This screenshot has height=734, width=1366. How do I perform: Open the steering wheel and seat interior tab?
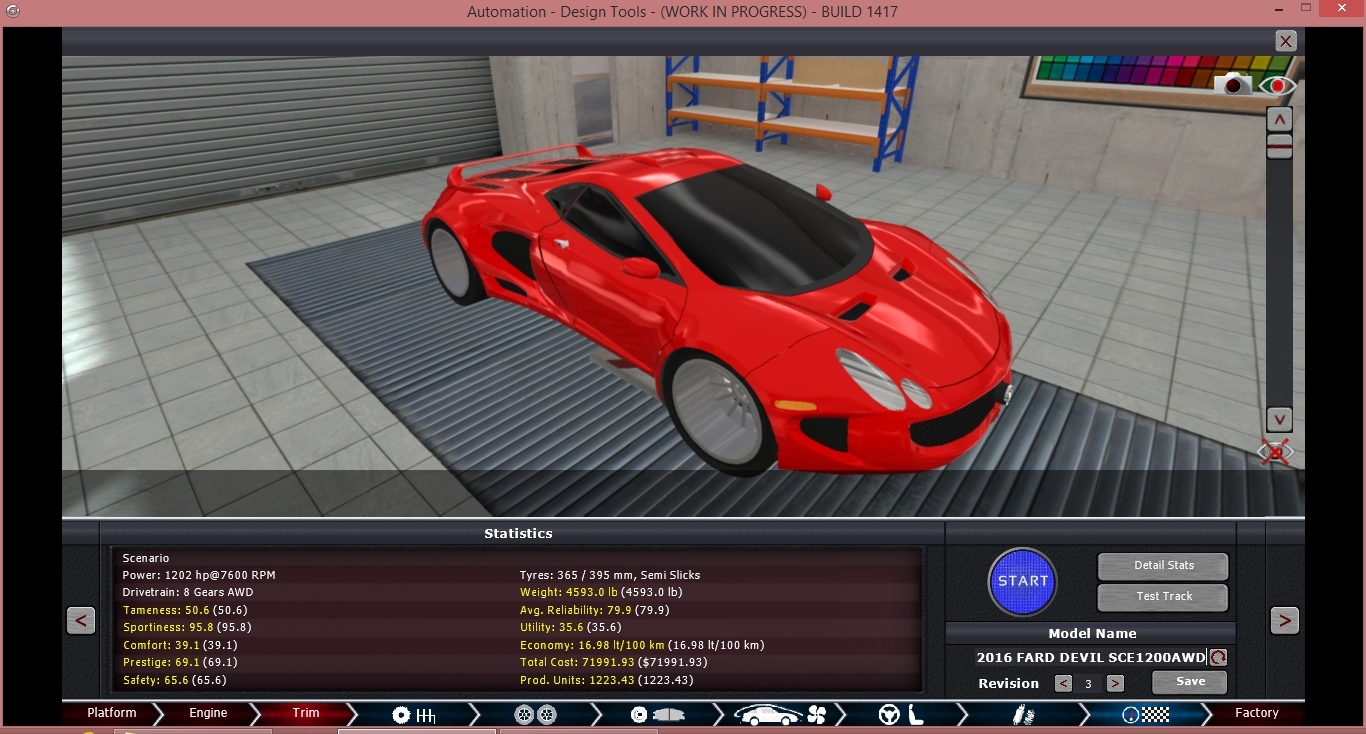[900, 715]
